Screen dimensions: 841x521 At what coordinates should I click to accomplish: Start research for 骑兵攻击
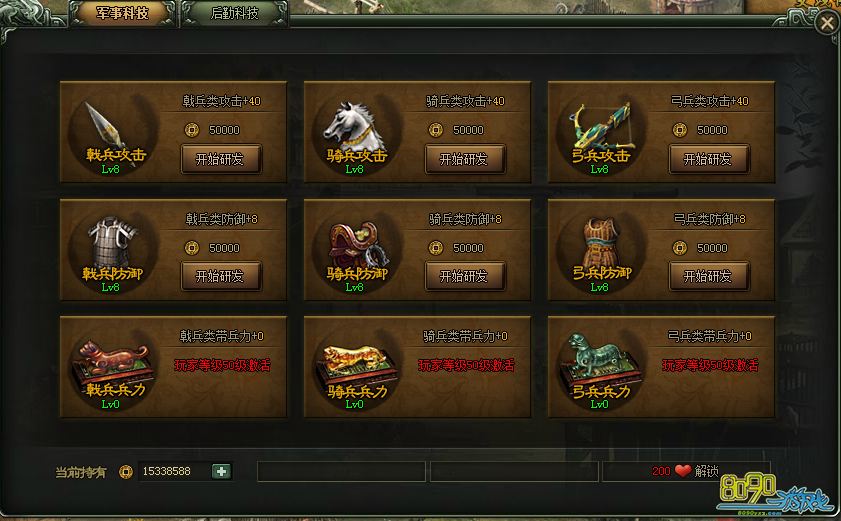465,159
